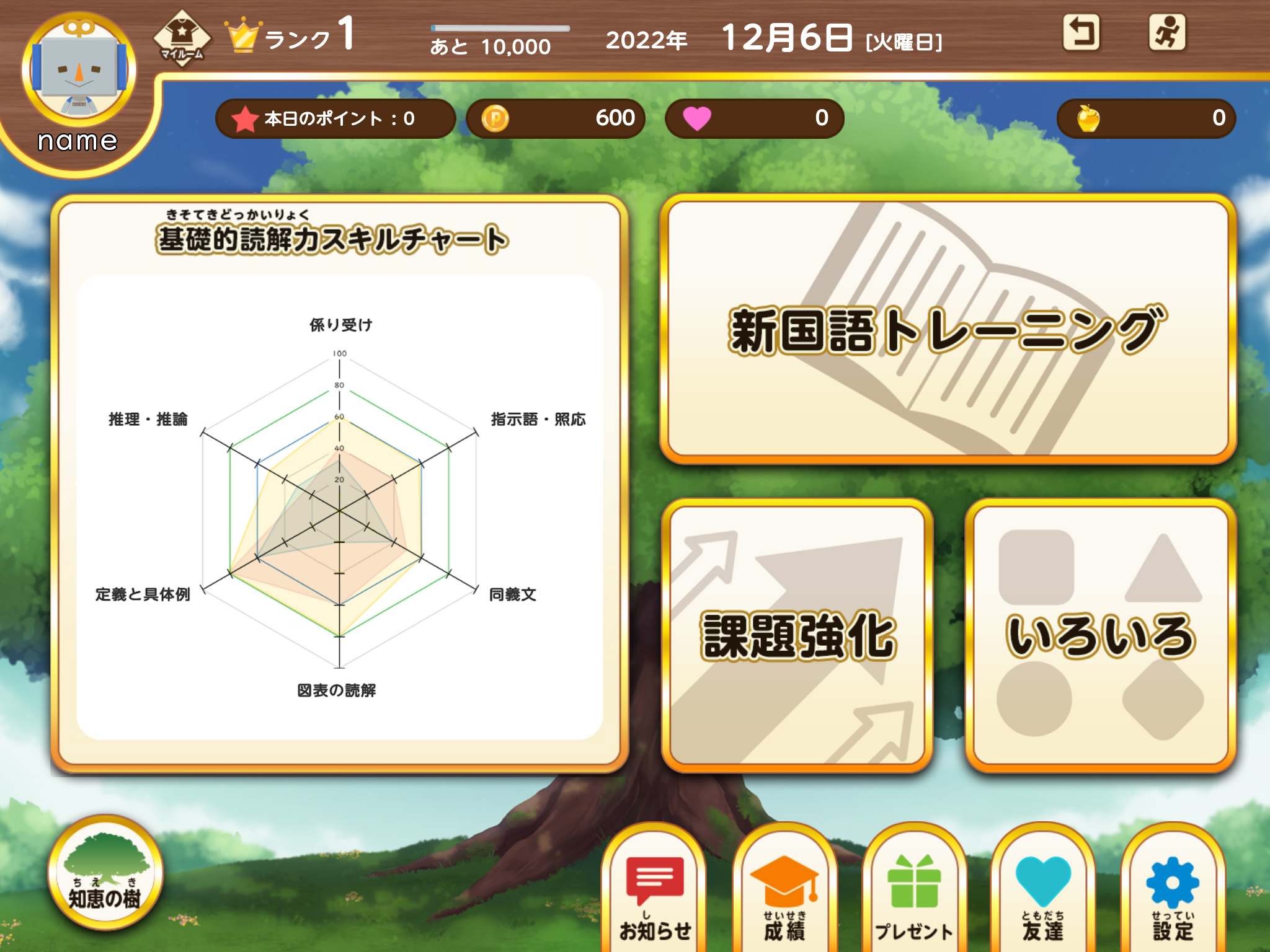Check 本日のポイント display
This screenshot has width=1270, height=952.
point(335,118)
